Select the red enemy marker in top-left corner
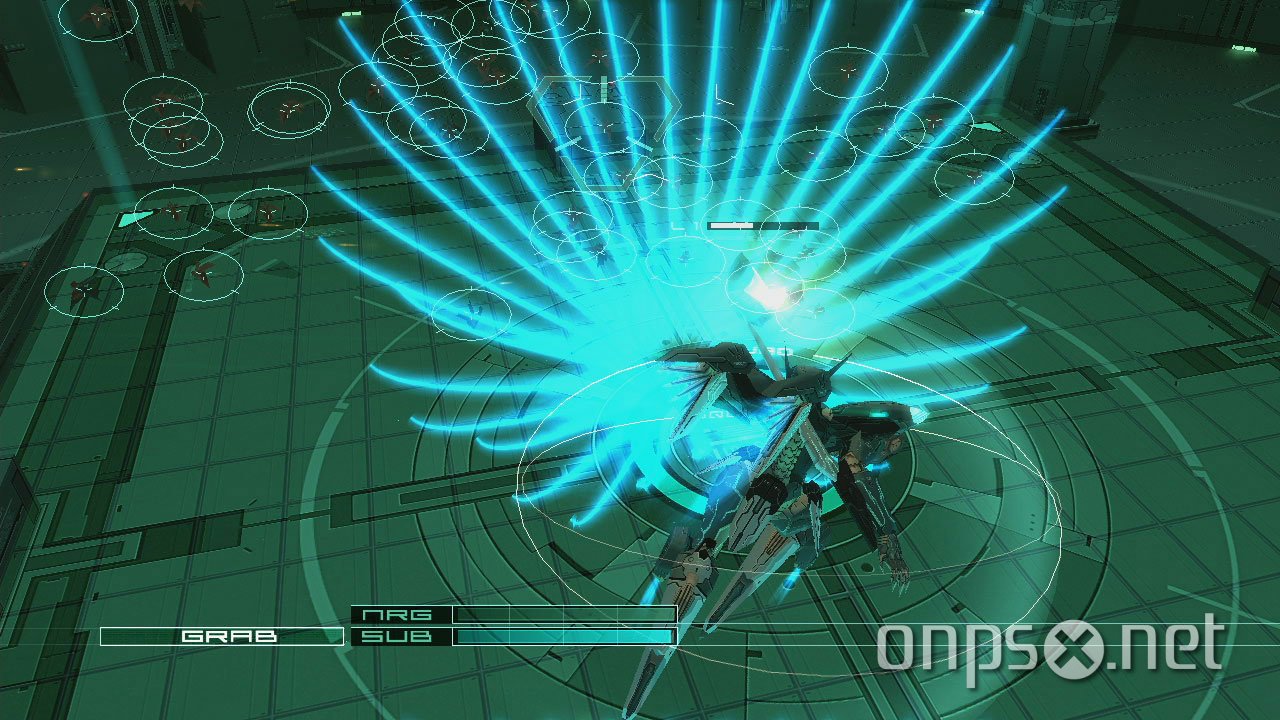Screen dimensions: 1280x720 click(98, 18)
